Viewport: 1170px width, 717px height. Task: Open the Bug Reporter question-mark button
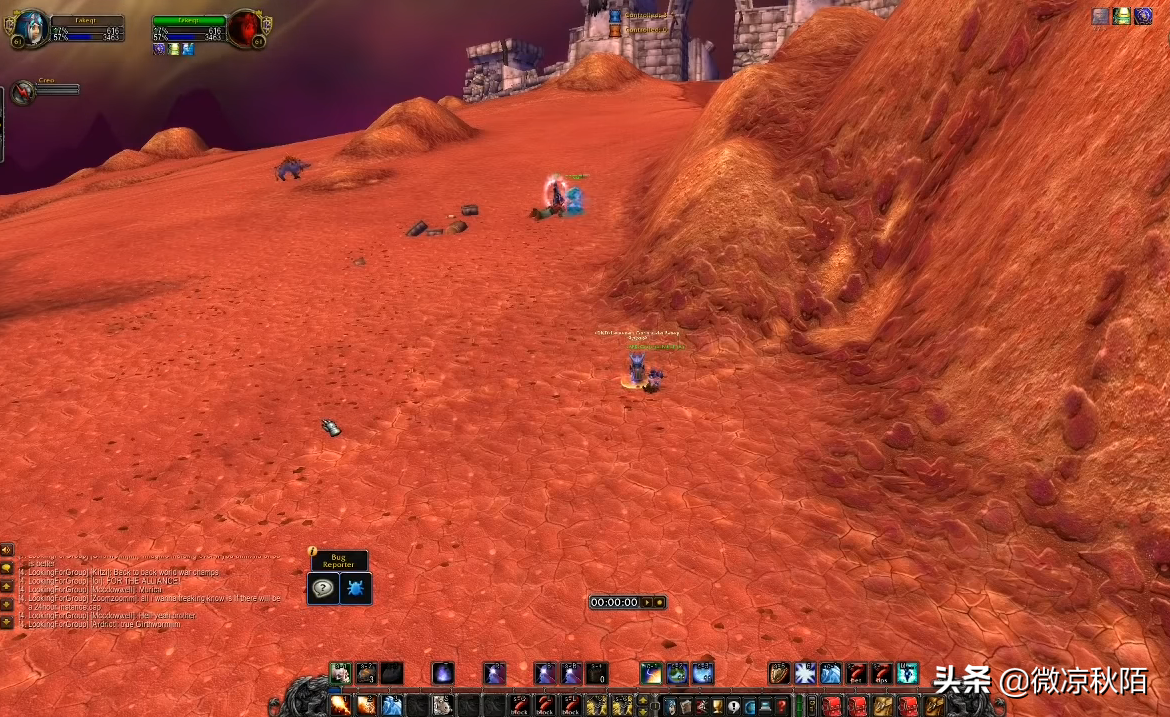(x=323, y=588)
